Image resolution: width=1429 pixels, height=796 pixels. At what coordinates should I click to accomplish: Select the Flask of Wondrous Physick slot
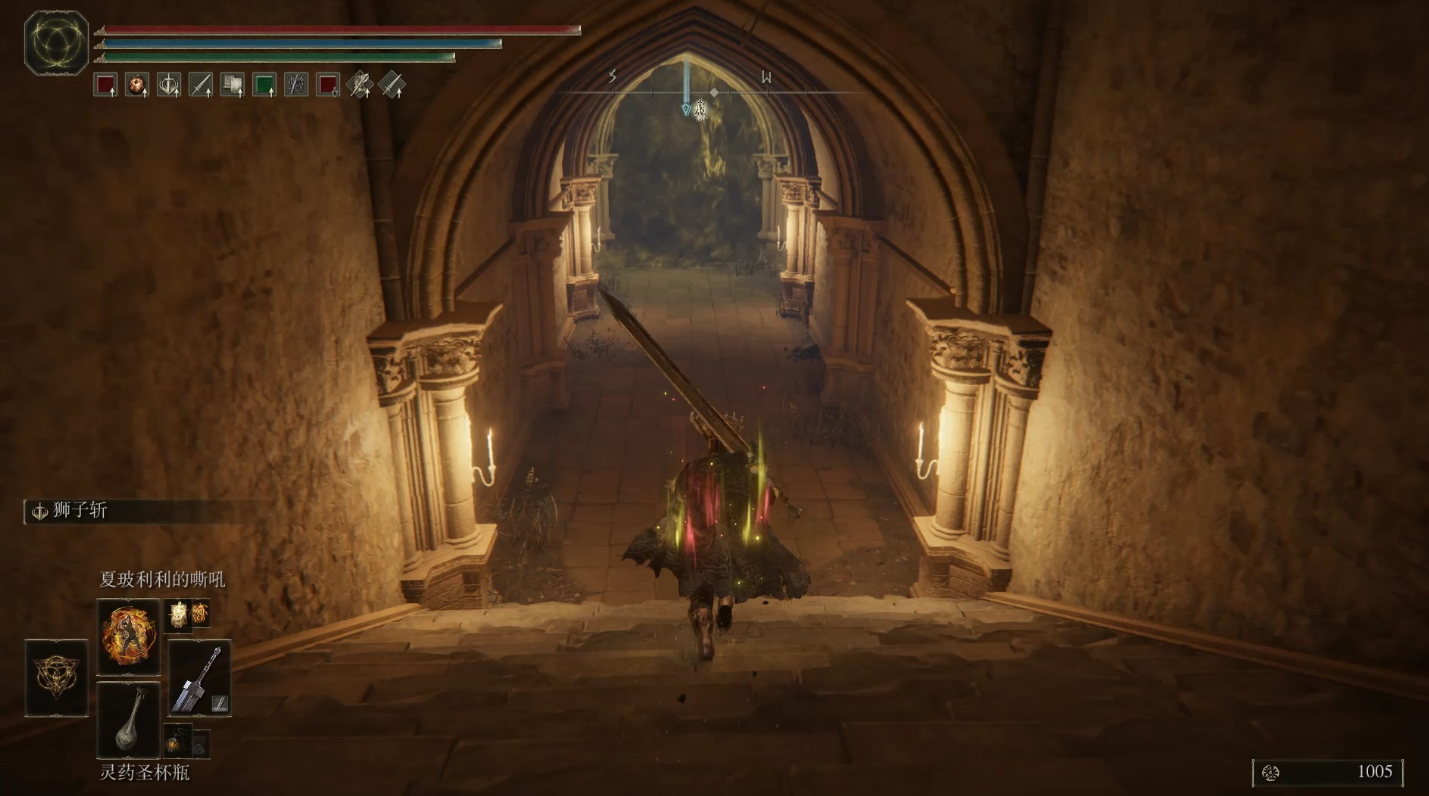click(x=129, y=720)
